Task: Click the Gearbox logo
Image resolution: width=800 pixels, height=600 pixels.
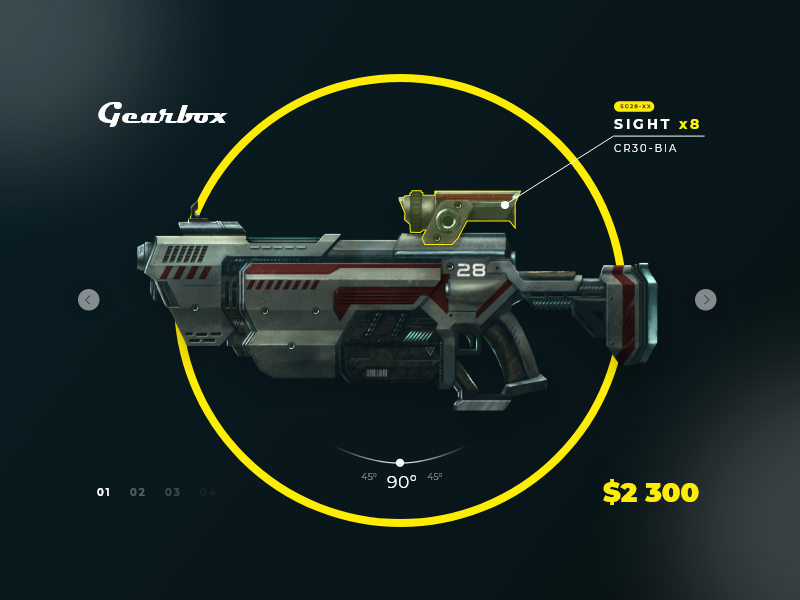Action: click(x=162, y=114)
